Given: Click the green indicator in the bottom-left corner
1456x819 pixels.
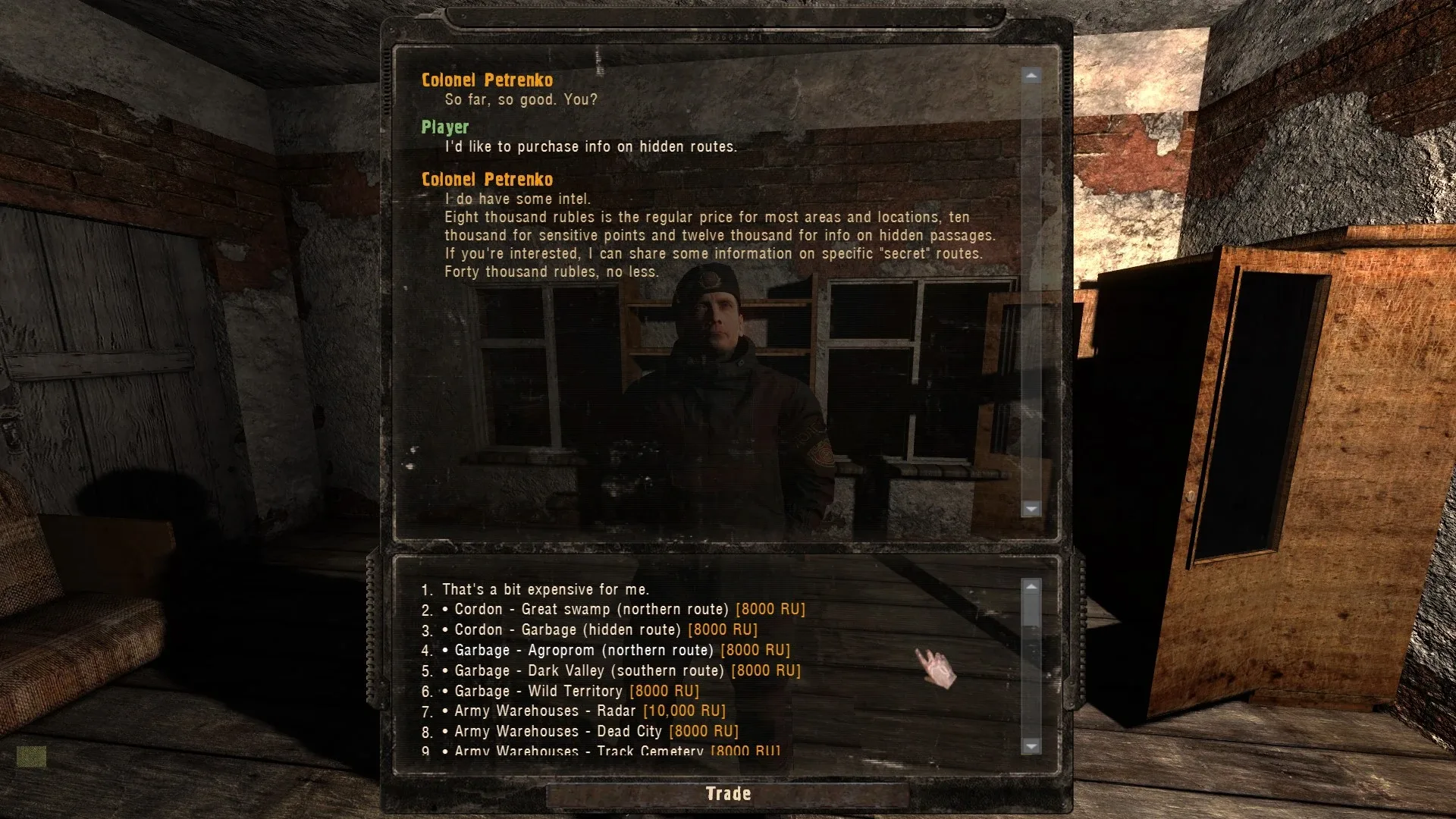Looking at the screenshot, I should [32, 755].
